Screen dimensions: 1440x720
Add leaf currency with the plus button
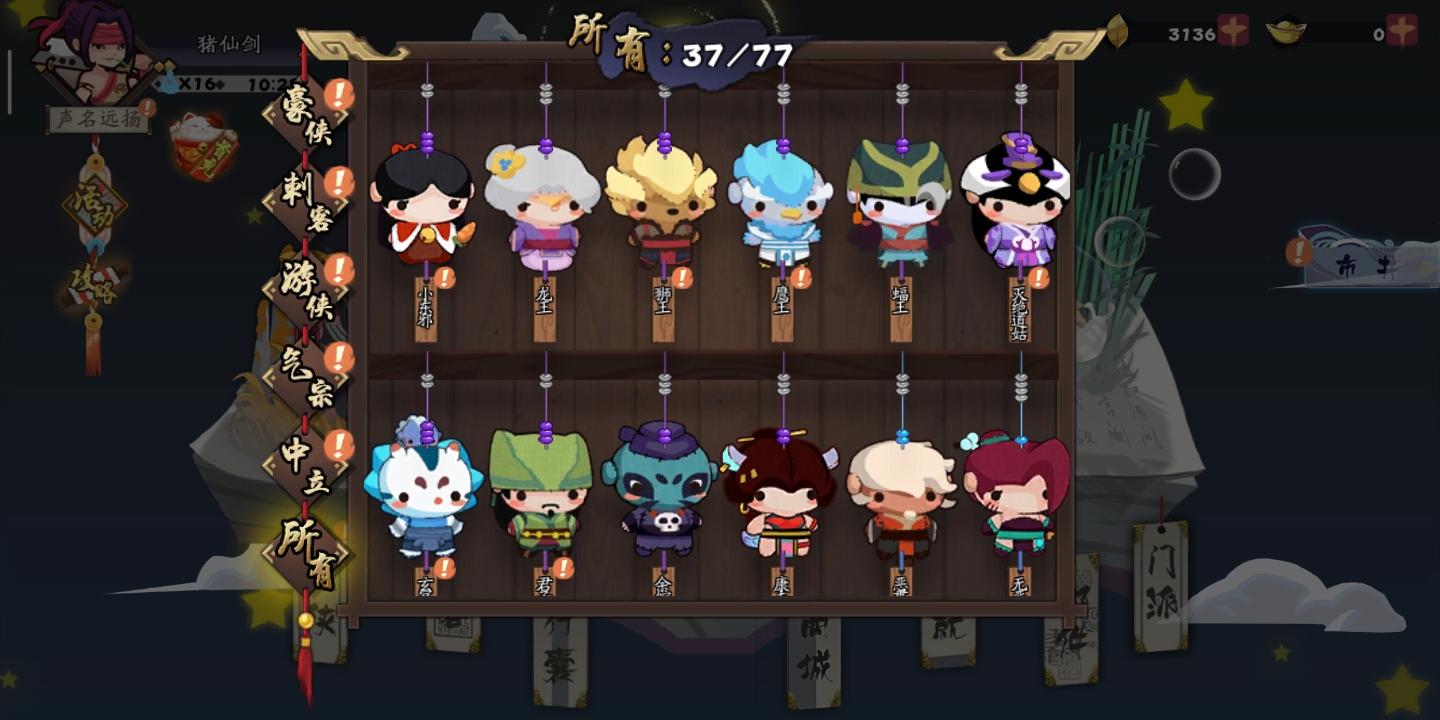click(1233, 30)
